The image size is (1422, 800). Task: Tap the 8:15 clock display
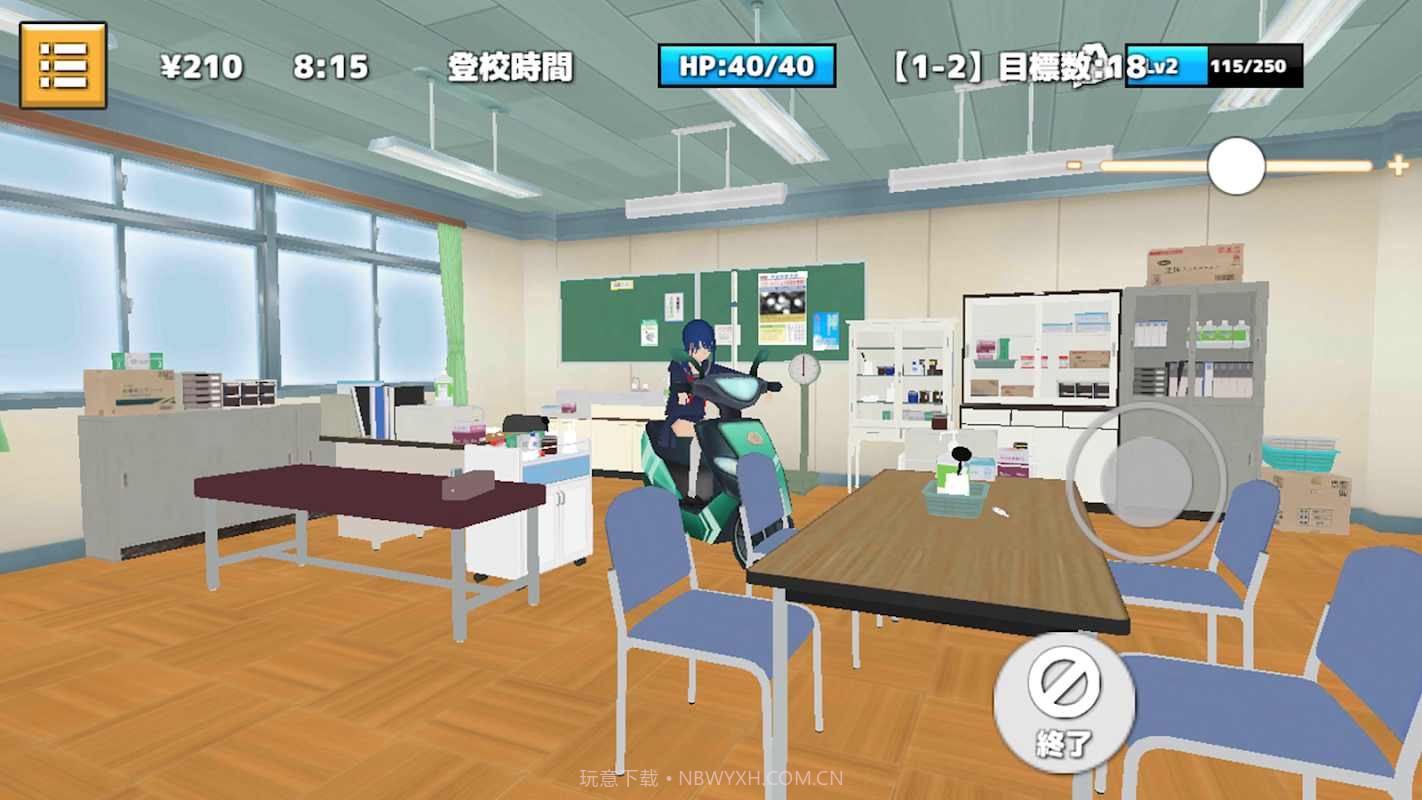pyautogui.click(x=331, y=67)
